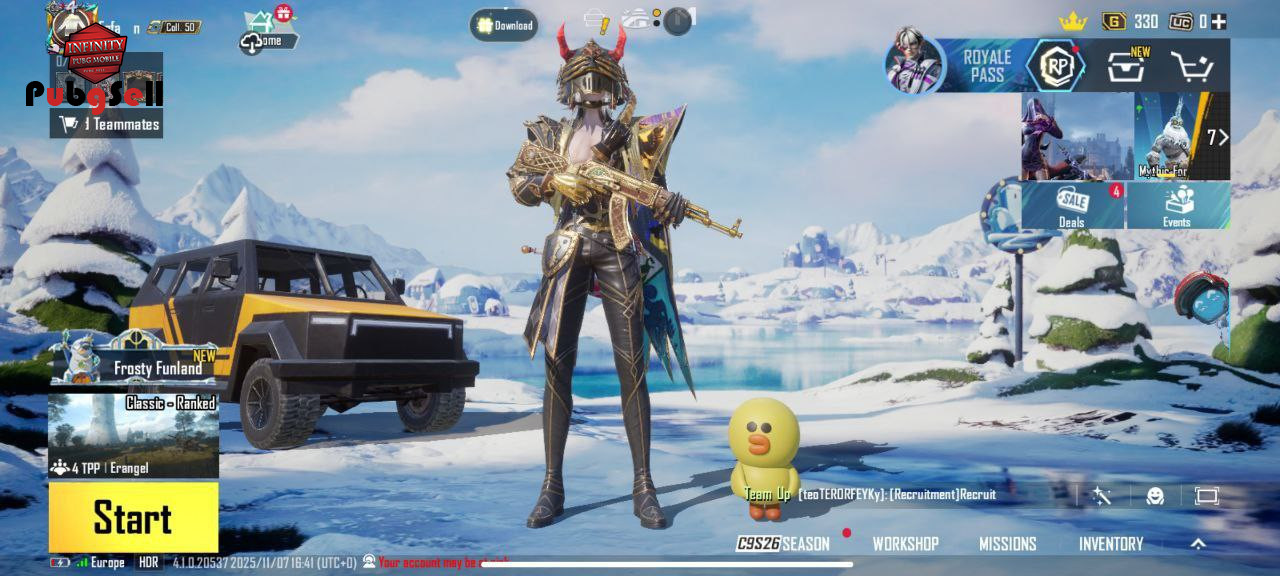
Task: Open the Missions menu
Action: pyautogui.click(x=1007, y=544)
